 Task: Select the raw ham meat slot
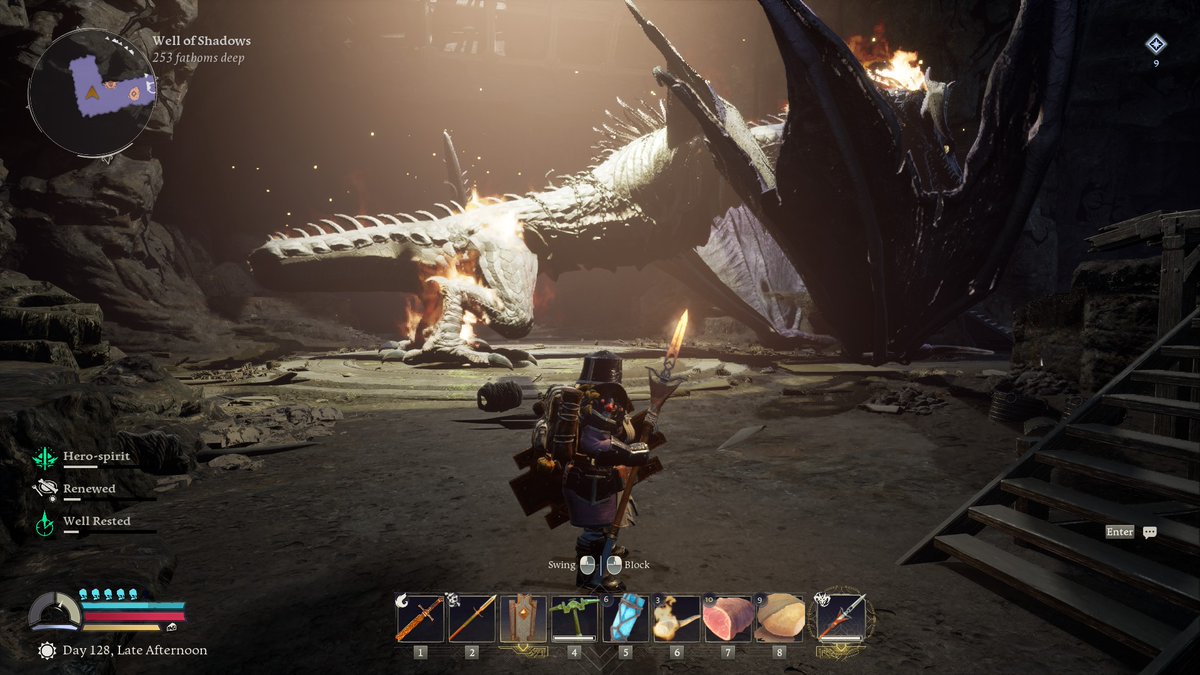click(x=727, y=618)
